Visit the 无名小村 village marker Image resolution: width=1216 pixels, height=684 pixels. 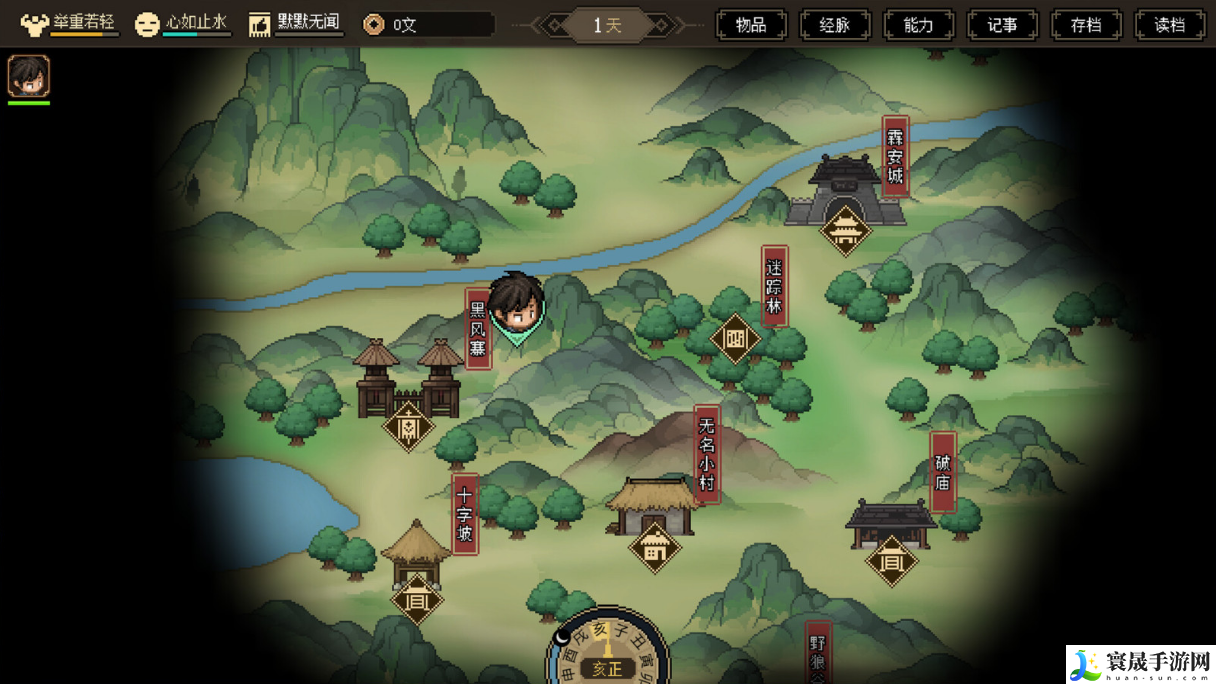(x=655, y=547)
